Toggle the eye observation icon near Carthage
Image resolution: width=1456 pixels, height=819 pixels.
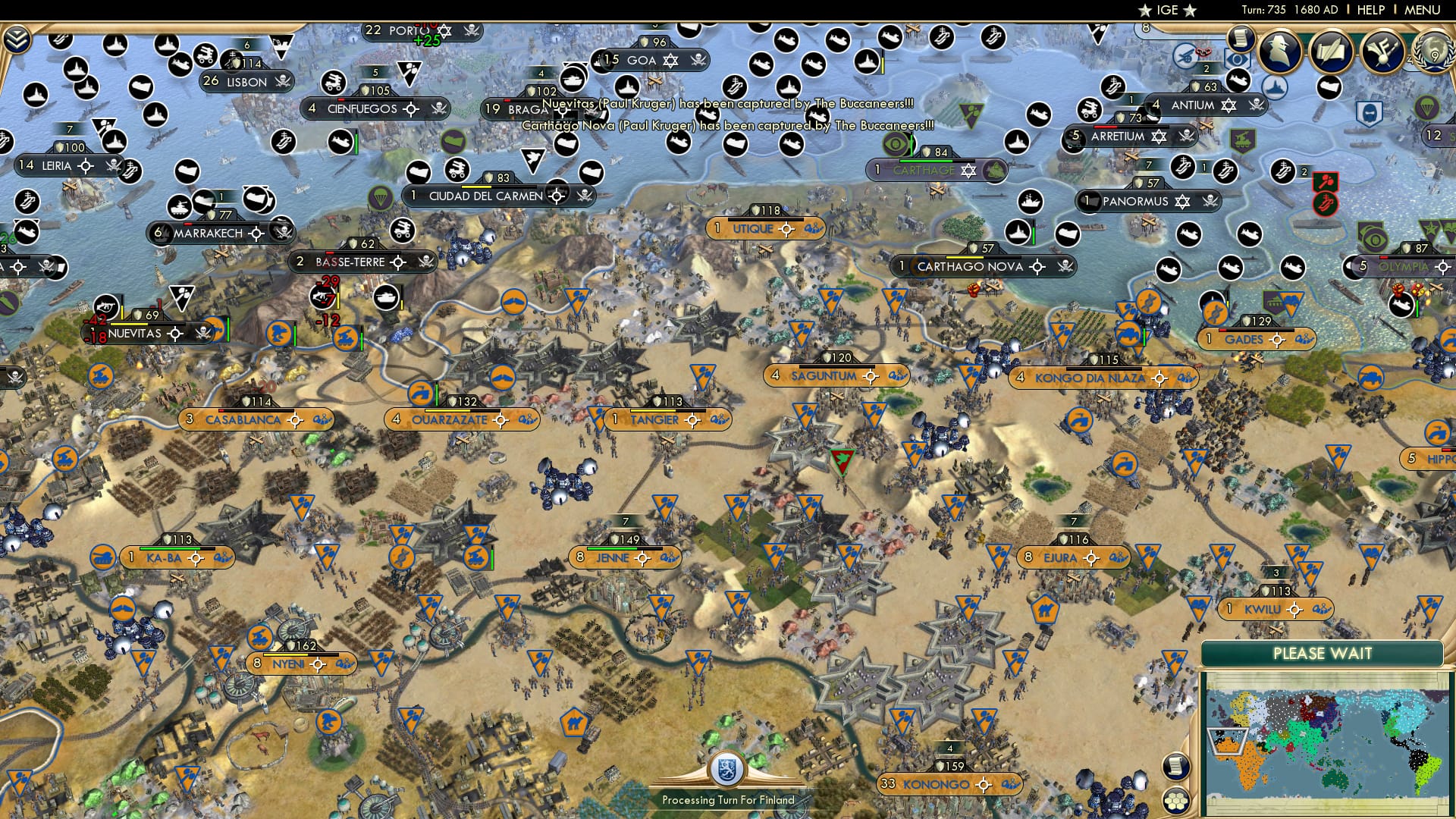coord(896,145)
